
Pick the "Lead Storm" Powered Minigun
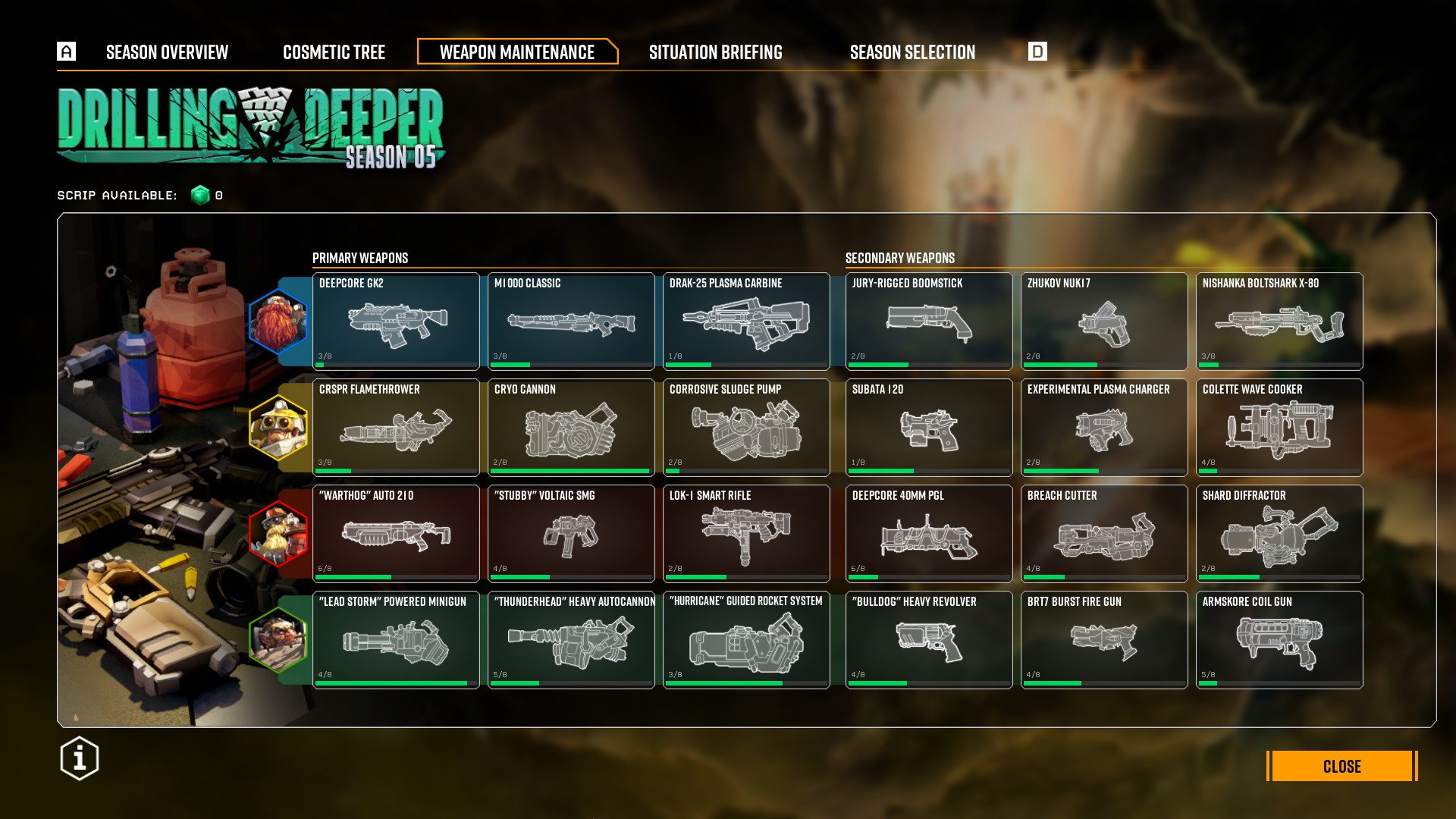(x=396, y=640)
